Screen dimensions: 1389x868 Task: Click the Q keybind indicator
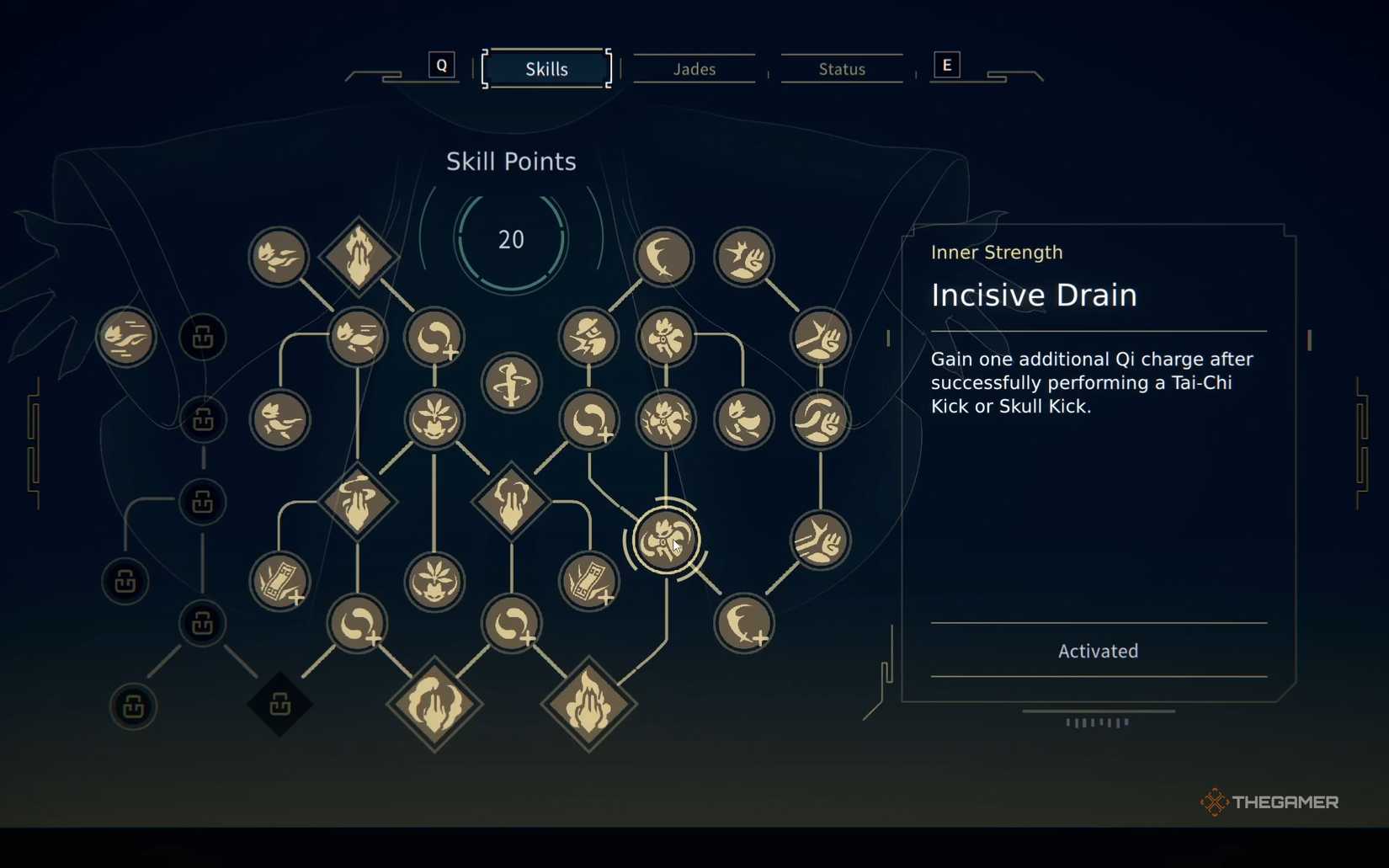pyautogui.click(x=442, y=65)
